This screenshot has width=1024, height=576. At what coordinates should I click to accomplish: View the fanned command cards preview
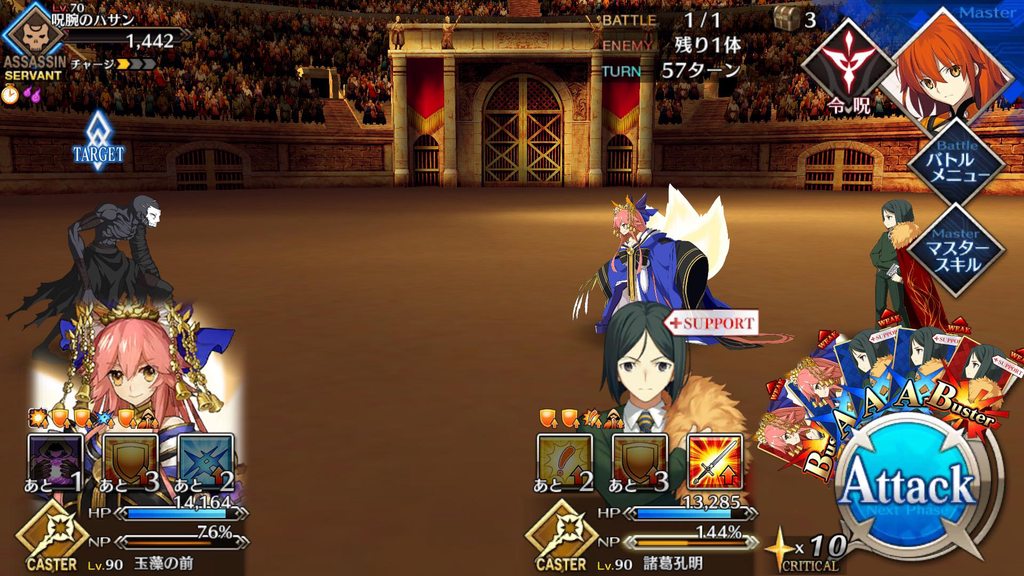pos(890,385)
